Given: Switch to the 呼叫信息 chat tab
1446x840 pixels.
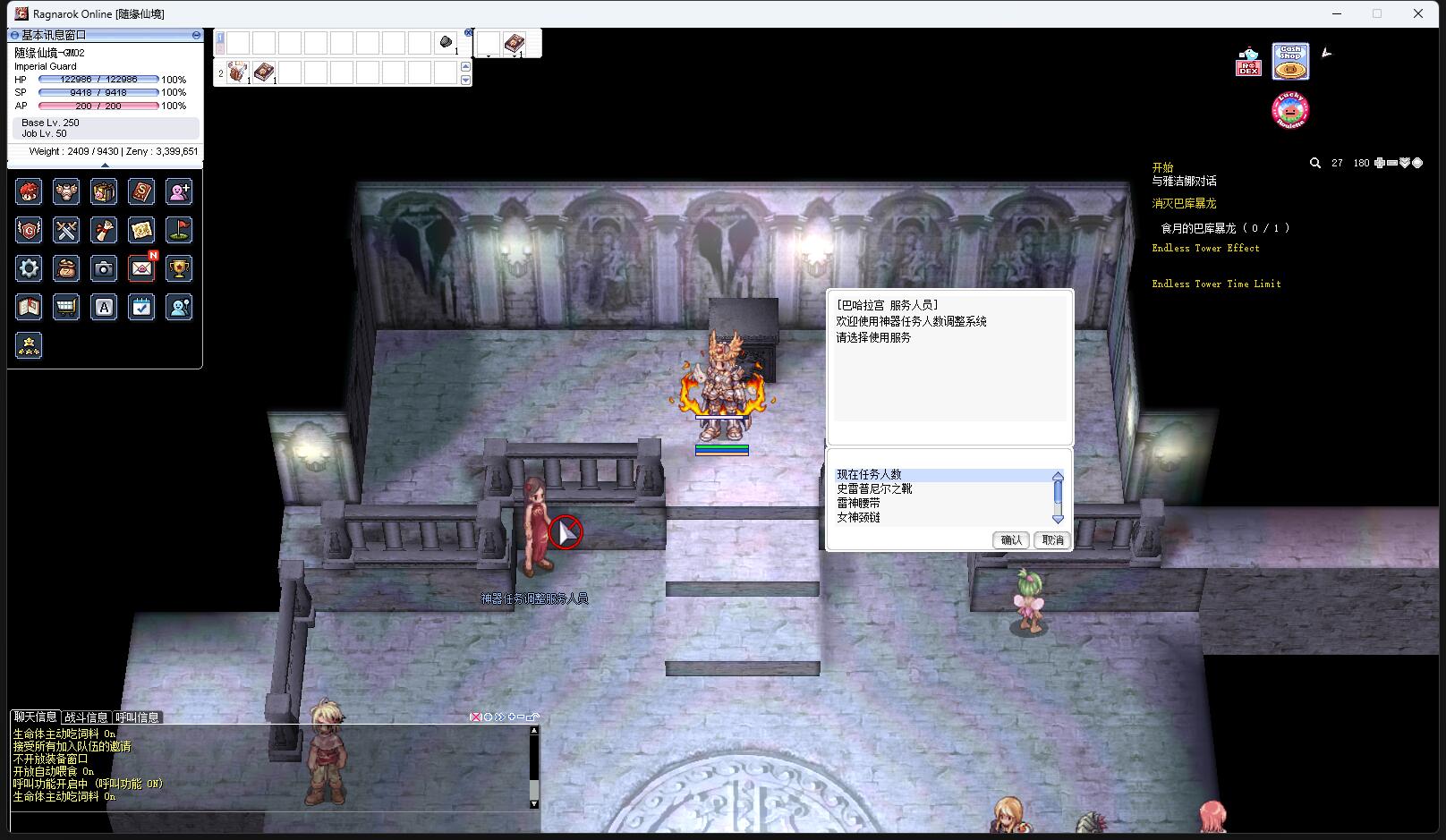Looking at the screenshot, I should [137, 717].
